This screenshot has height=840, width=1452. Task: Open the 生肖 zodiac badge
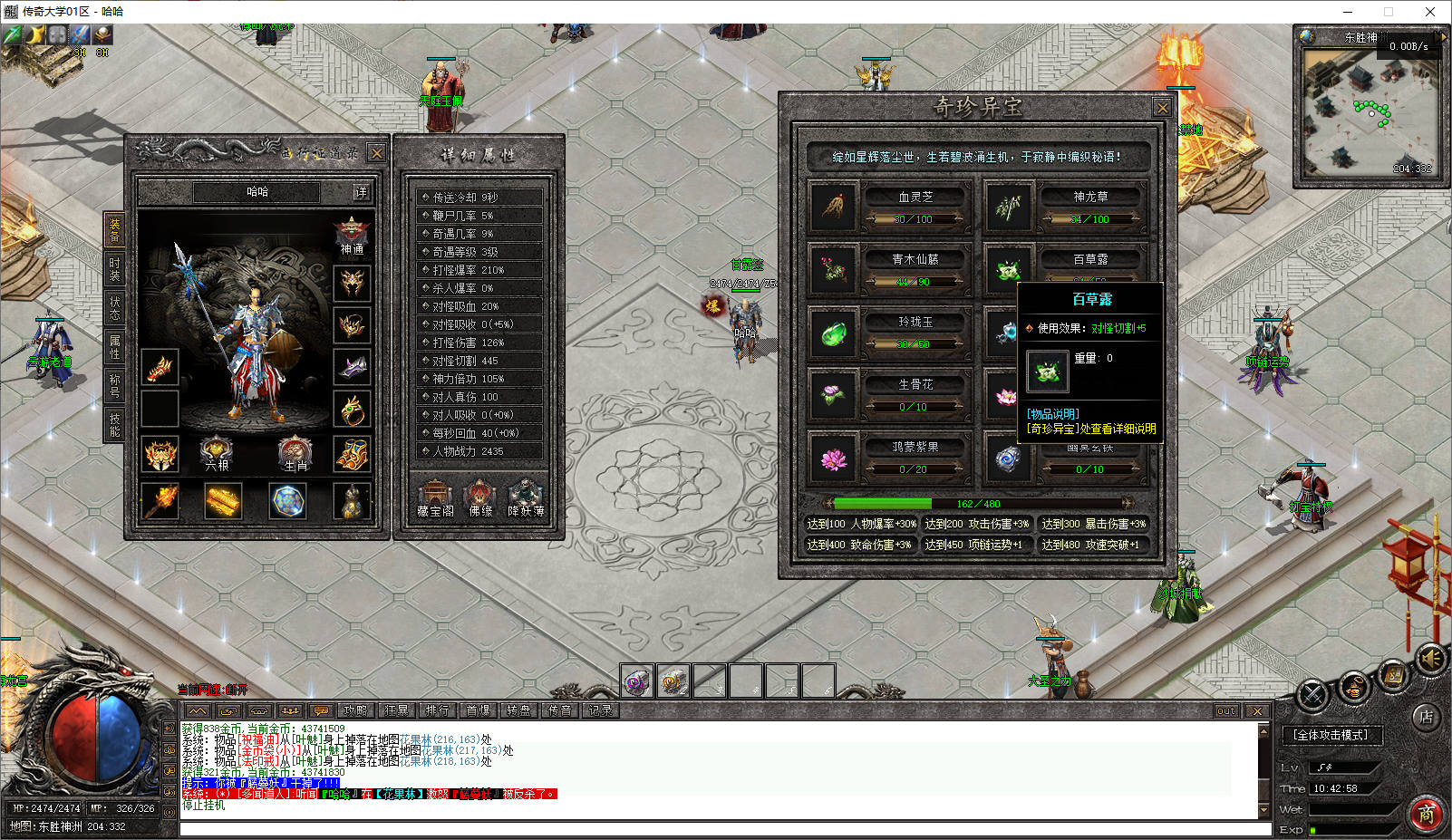pyautogui.click(x=295, y=452)
